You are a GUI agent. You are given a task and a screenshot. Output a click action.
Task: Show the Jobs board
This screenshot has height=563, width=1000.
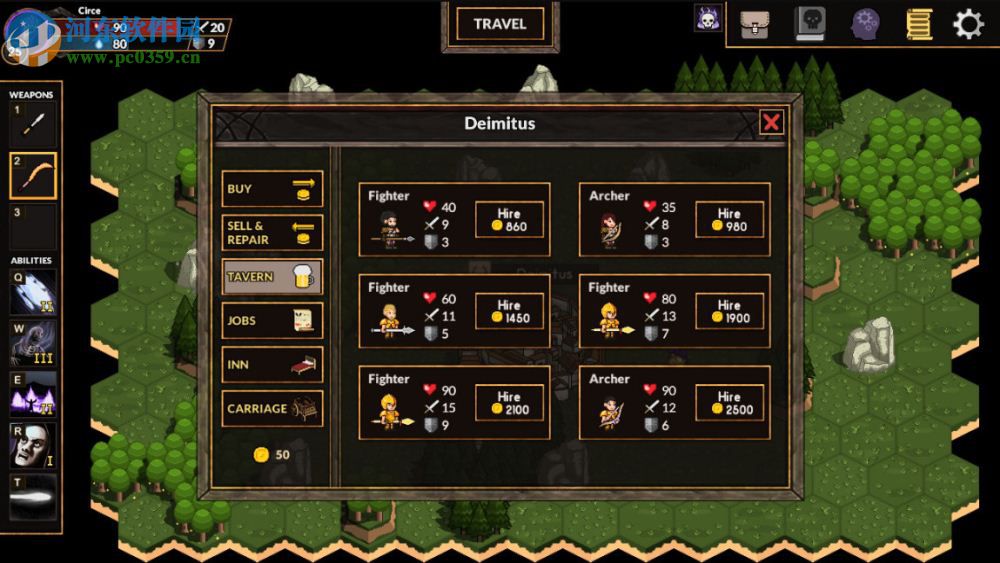coord(272,321)
